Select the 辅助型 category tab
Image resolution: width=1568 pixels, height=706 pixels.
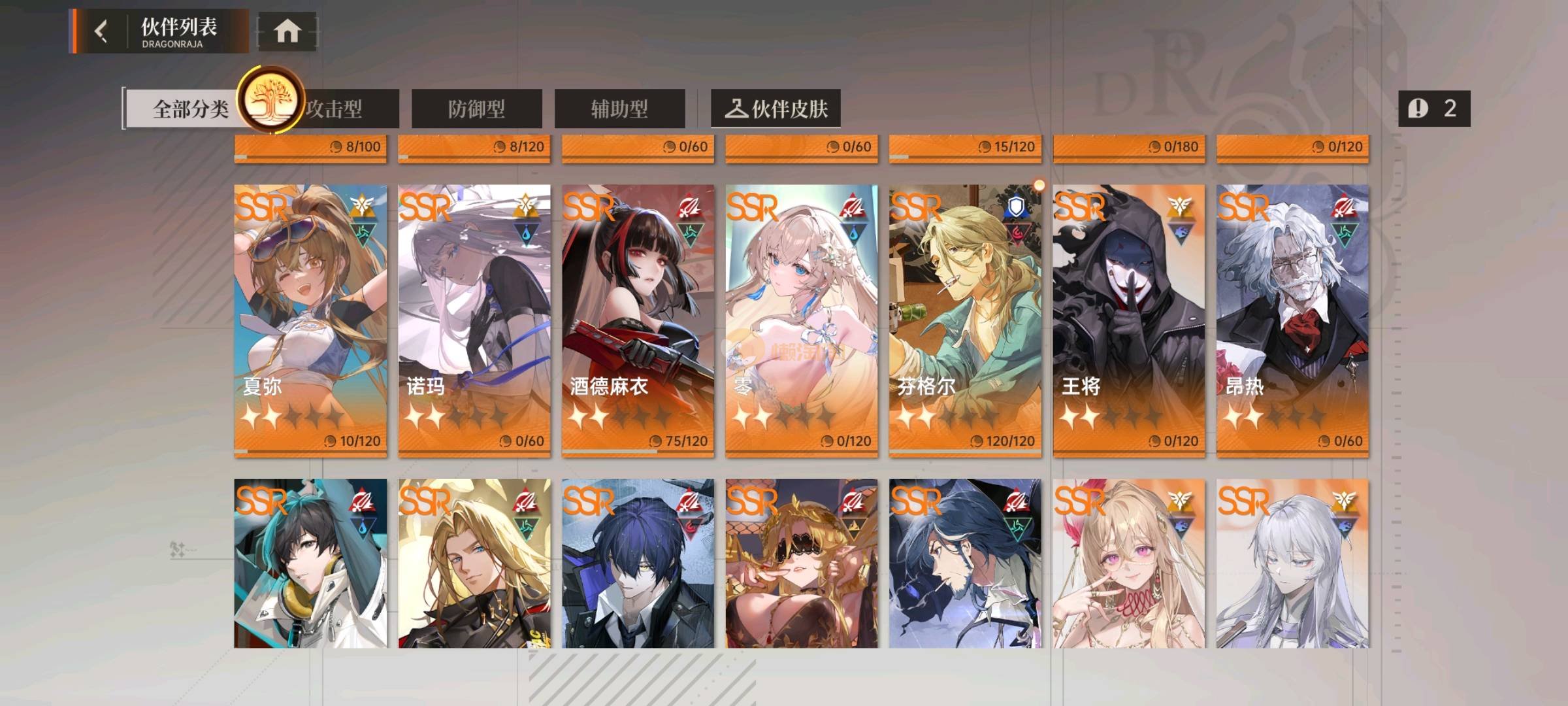[x=619, y=109]
